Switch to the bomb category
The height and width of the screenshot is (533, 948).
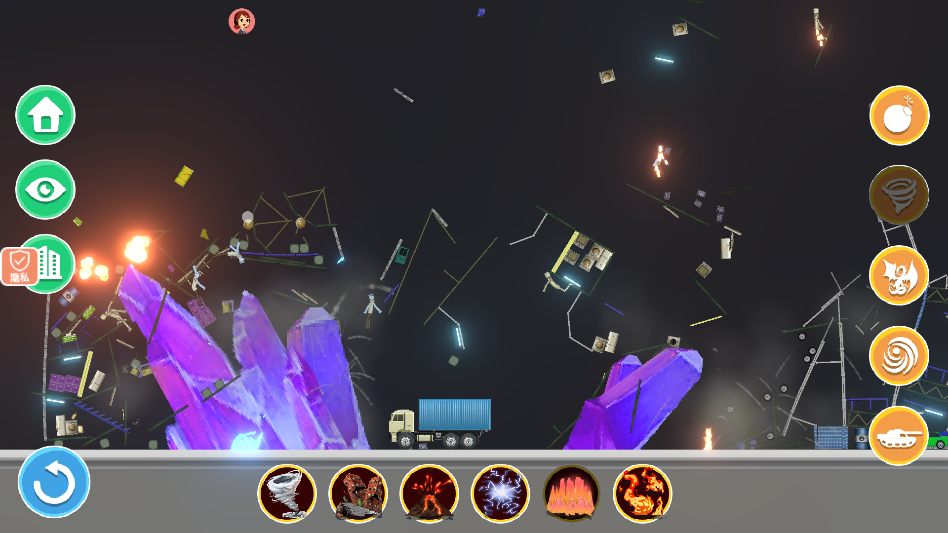899,116
